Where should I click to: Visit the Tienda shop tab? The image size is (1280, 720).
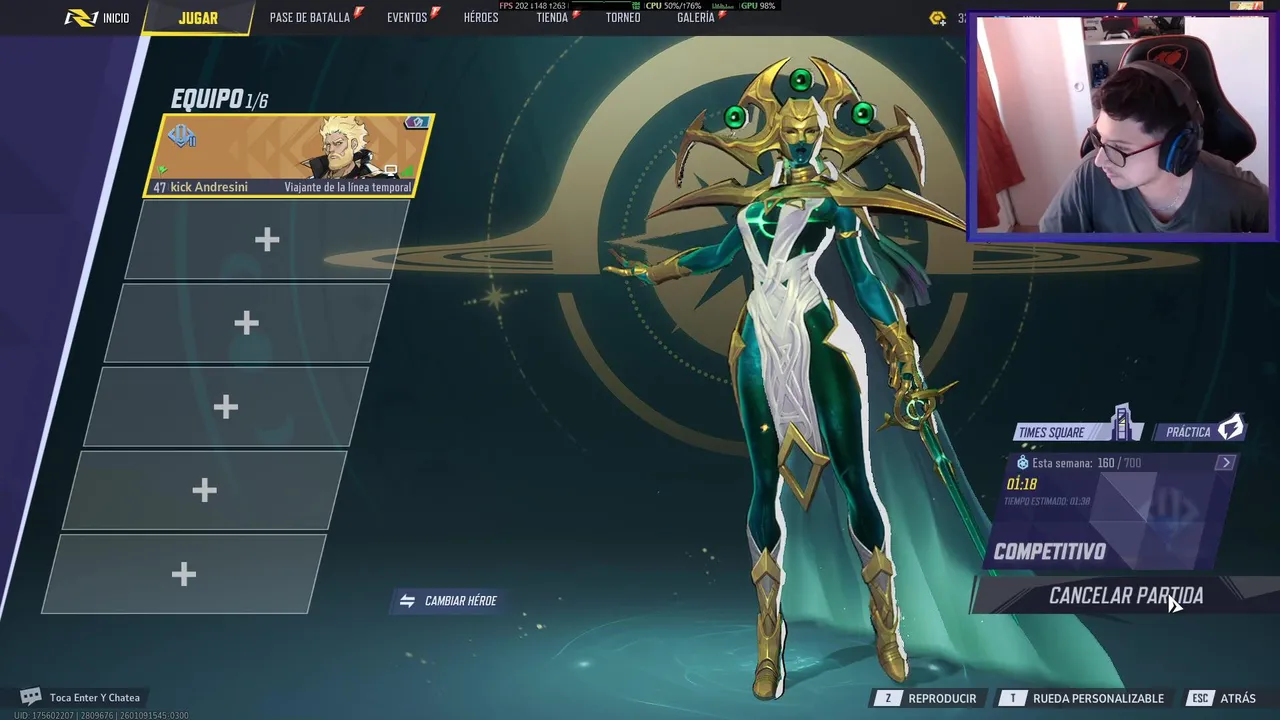point(552,18)
